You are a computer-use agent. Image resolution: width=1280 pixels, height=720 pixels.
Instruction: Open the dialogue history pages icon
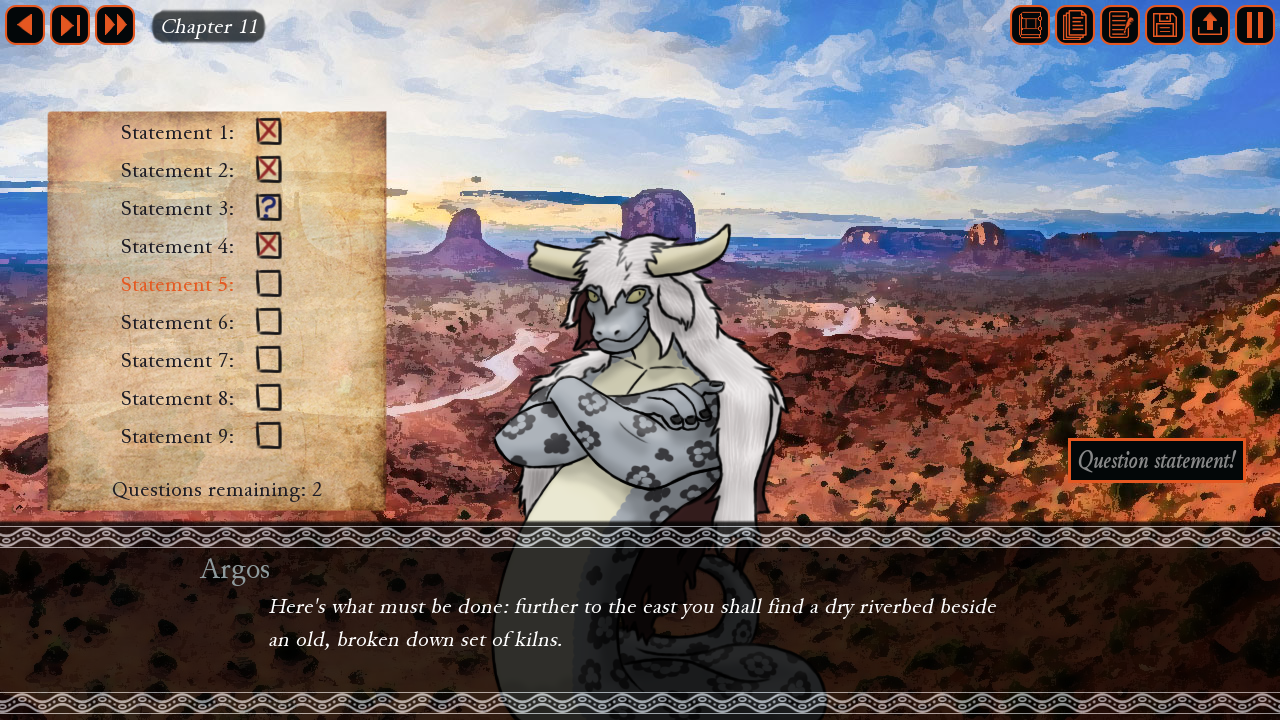(x=1074, y=25)
